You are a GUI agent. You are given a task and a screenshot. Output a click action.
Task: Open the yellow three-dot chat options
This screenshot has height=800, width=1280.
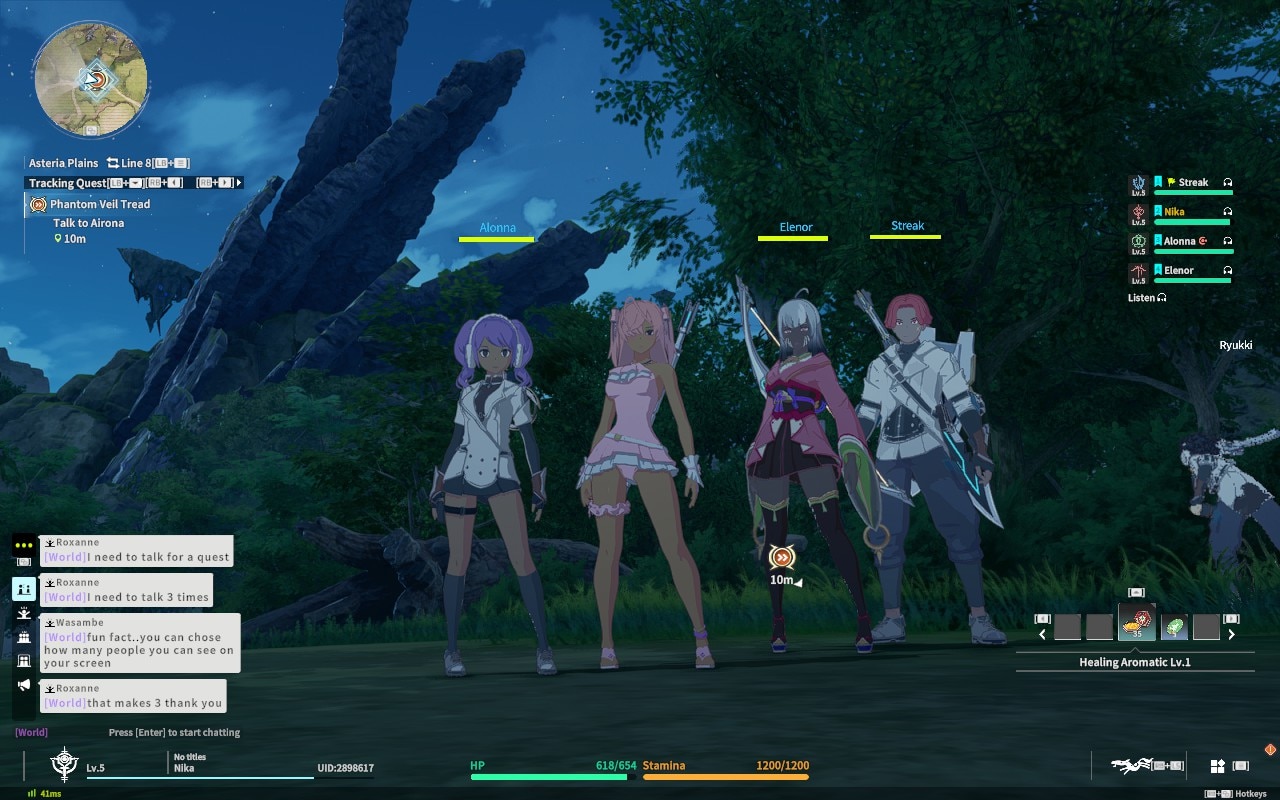click(x=23, y=545)
